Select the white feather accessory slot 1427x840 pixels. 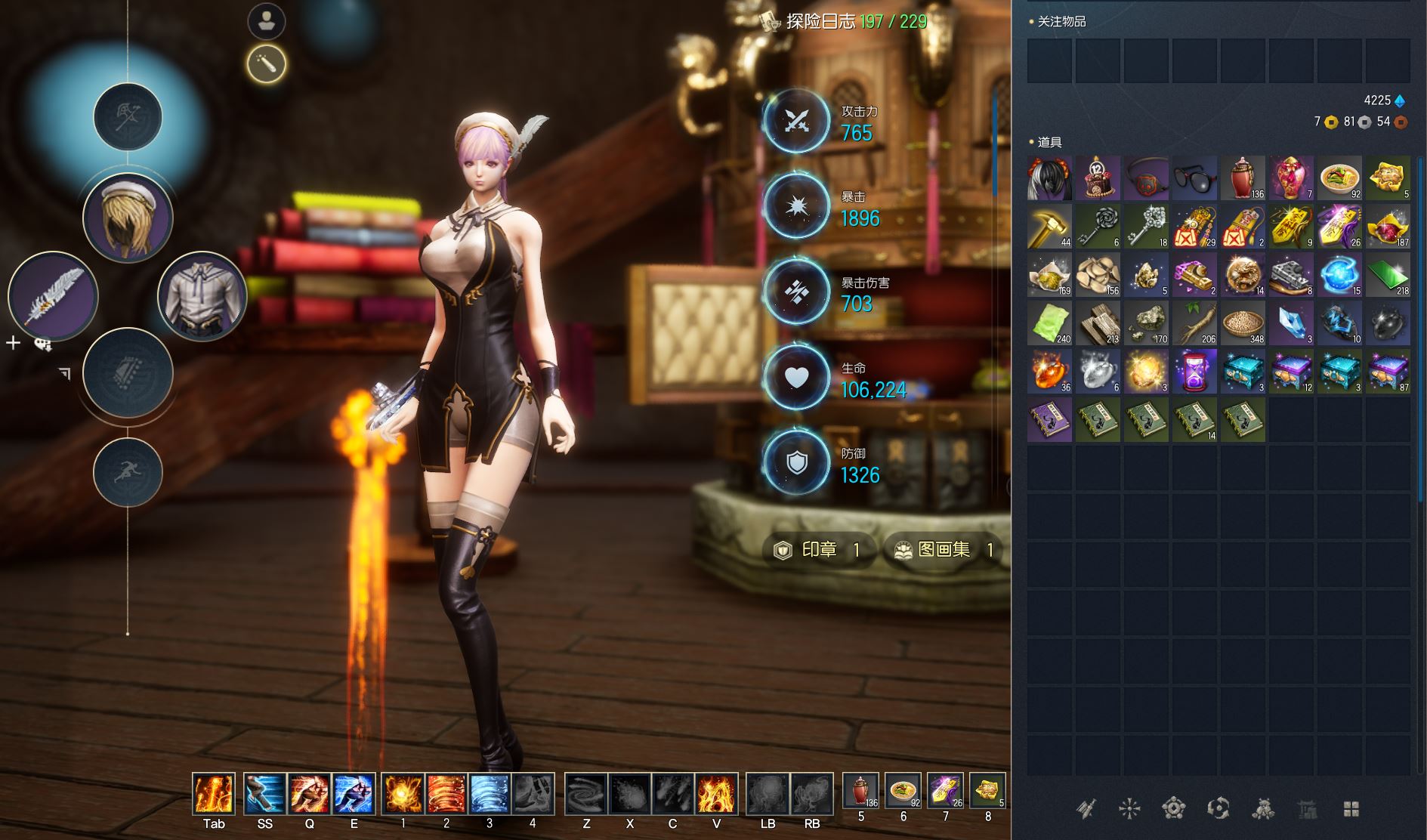[x=53, y=296]
